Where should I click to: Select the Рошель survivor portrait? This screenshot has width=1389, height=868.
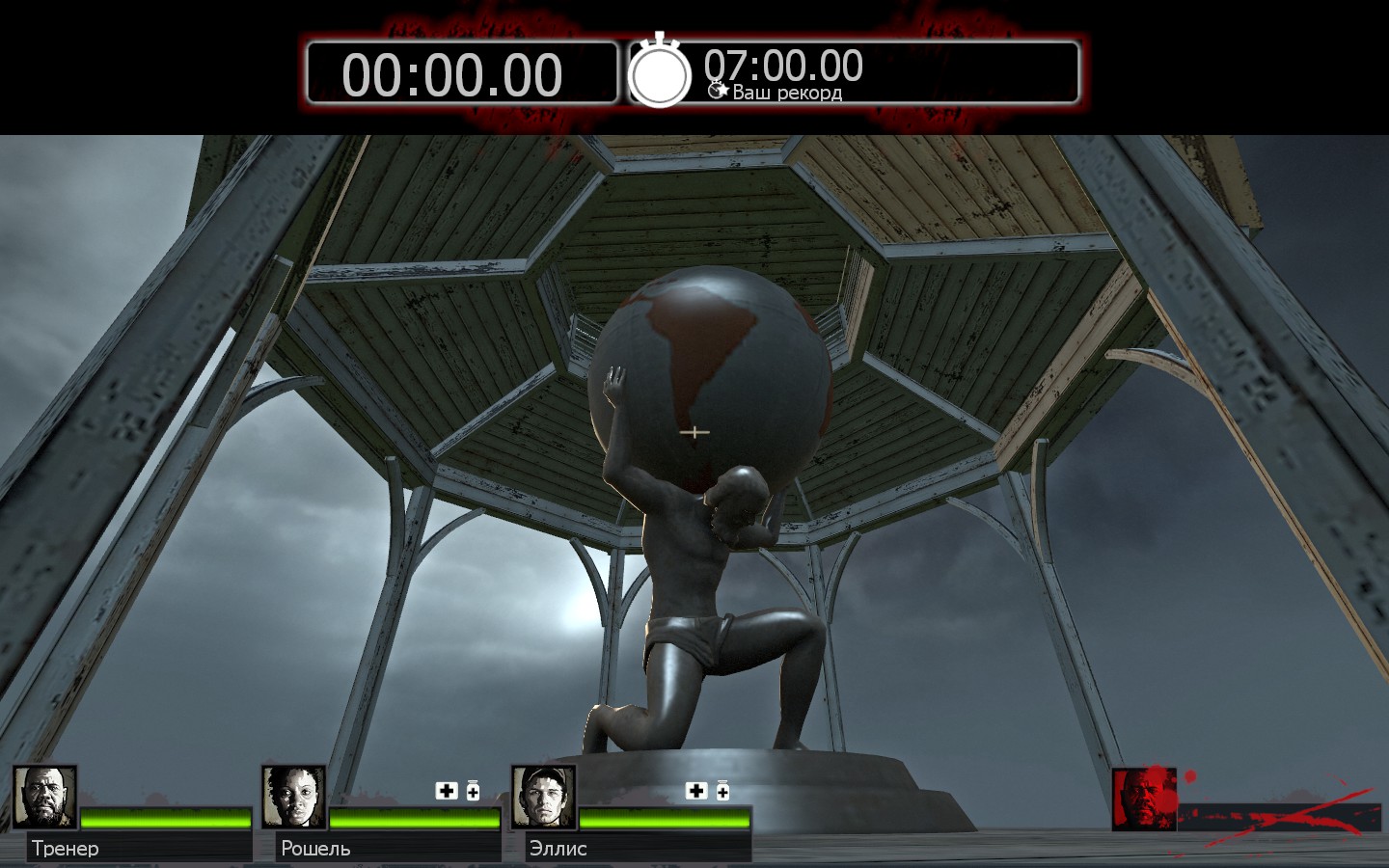(x=294, y=797)
